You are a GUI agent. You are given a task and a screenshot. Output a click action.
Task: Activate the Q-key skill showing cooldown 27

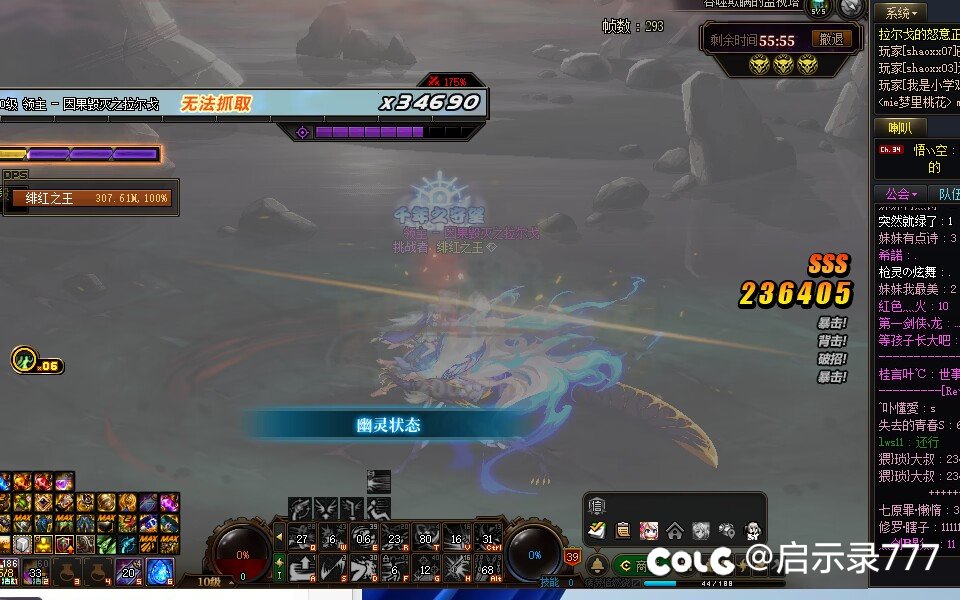[x=302, y=538]
